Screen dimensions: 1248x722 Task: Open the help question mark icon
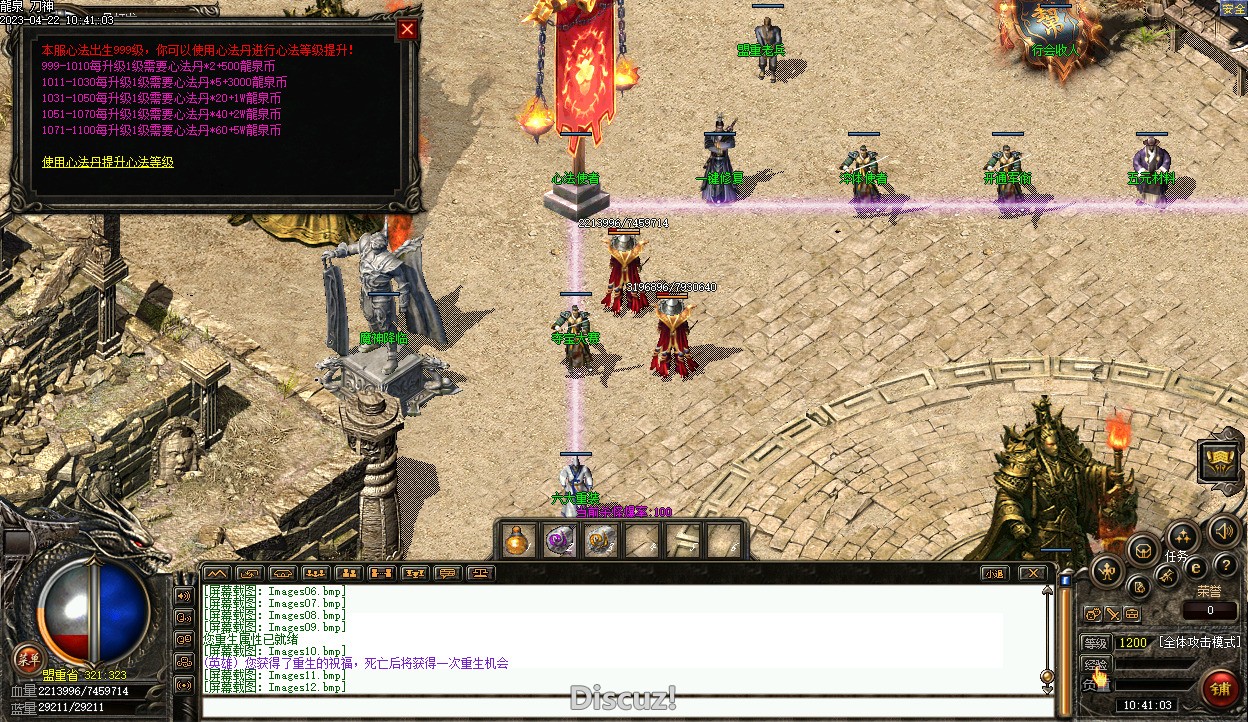(x=1225, y=566)
